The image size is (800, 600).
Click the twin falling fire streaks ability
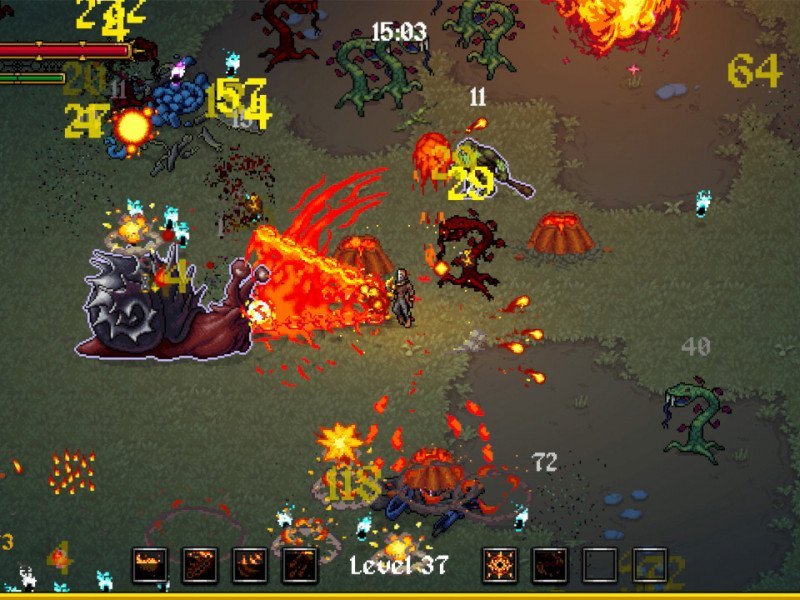300,565
